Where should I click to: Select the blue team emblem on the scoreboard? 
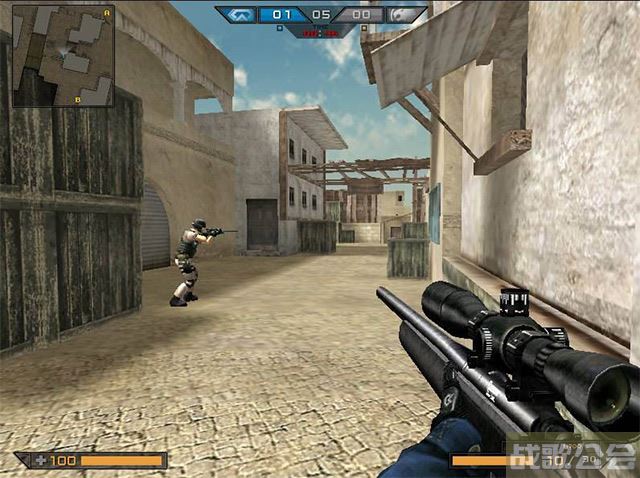click(238, 15)
